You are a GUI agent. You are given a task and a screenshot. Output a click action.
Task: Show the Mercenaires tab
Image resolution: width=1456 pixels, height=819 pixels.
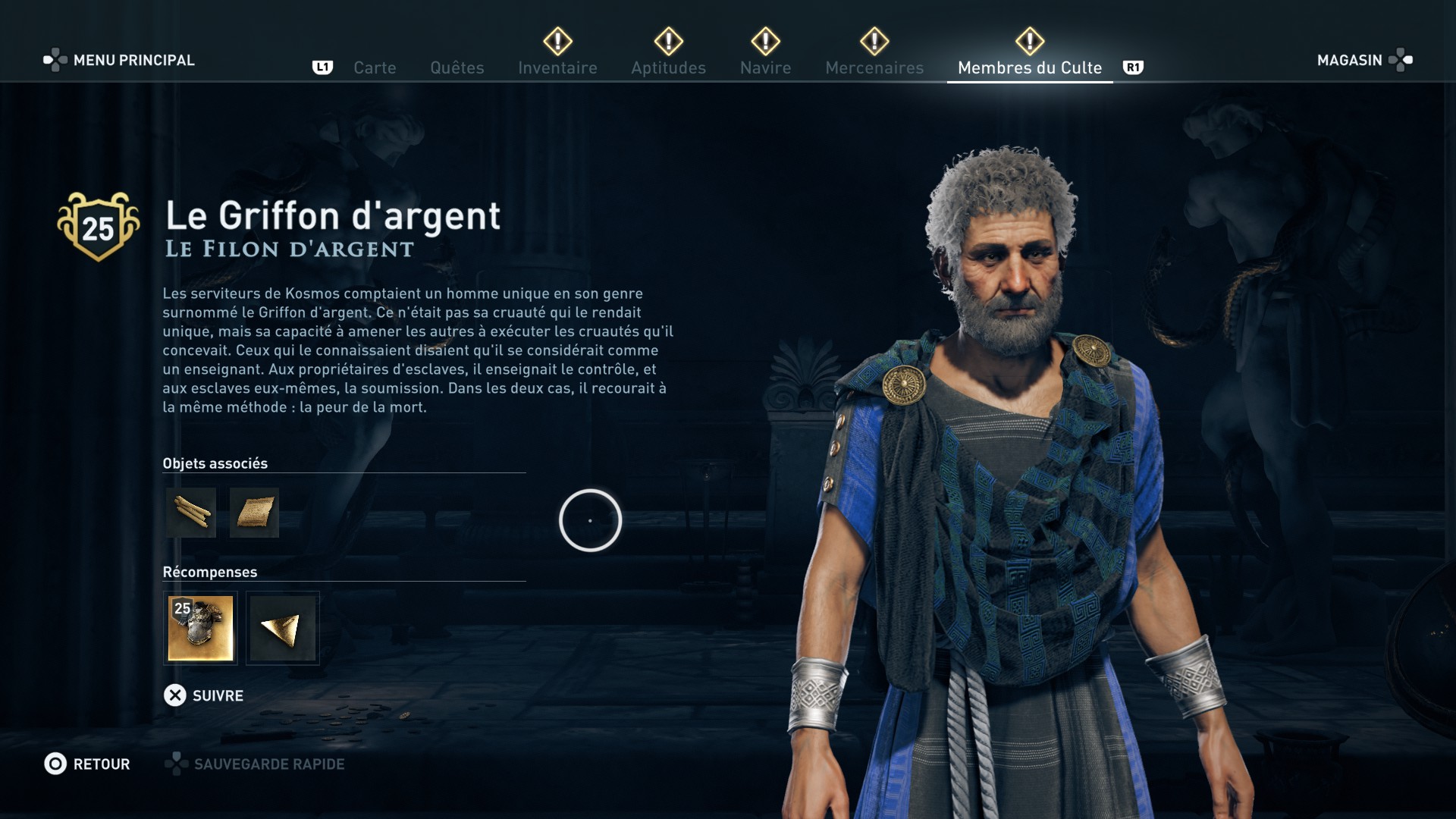click(x=874, y=67)
